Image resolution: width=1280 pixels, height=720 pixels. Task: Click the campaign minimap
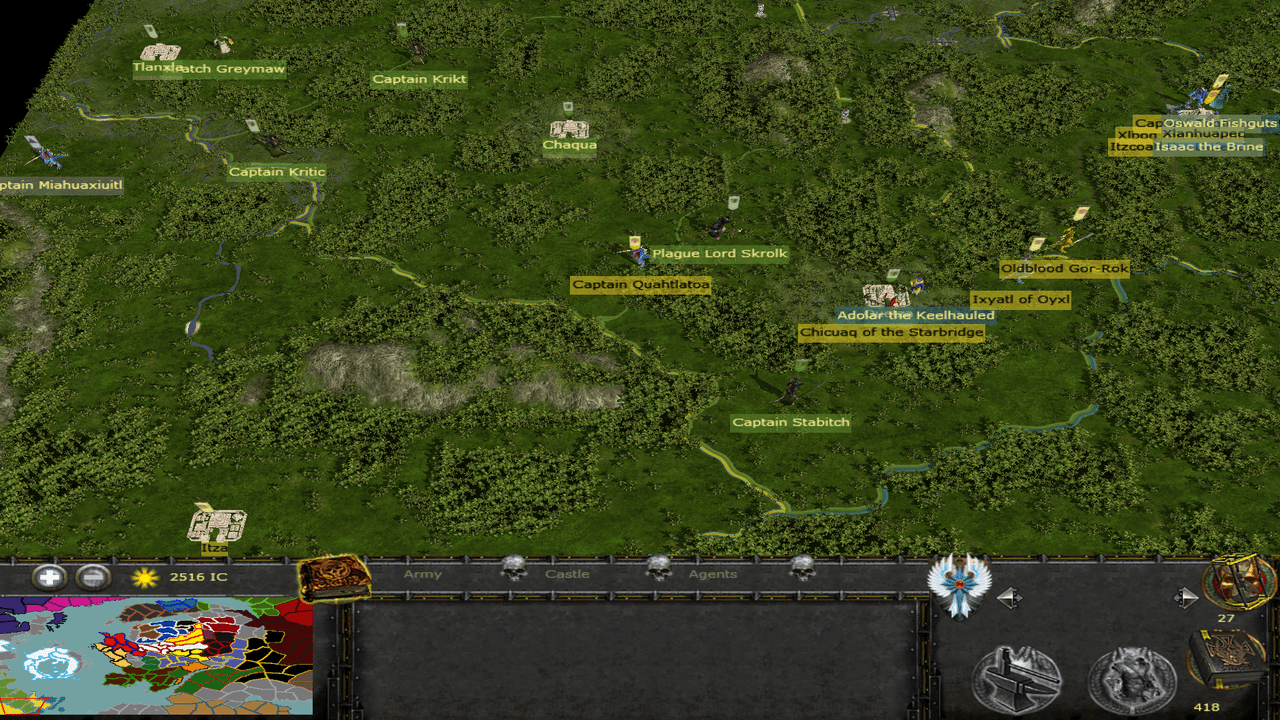[156, 656]
